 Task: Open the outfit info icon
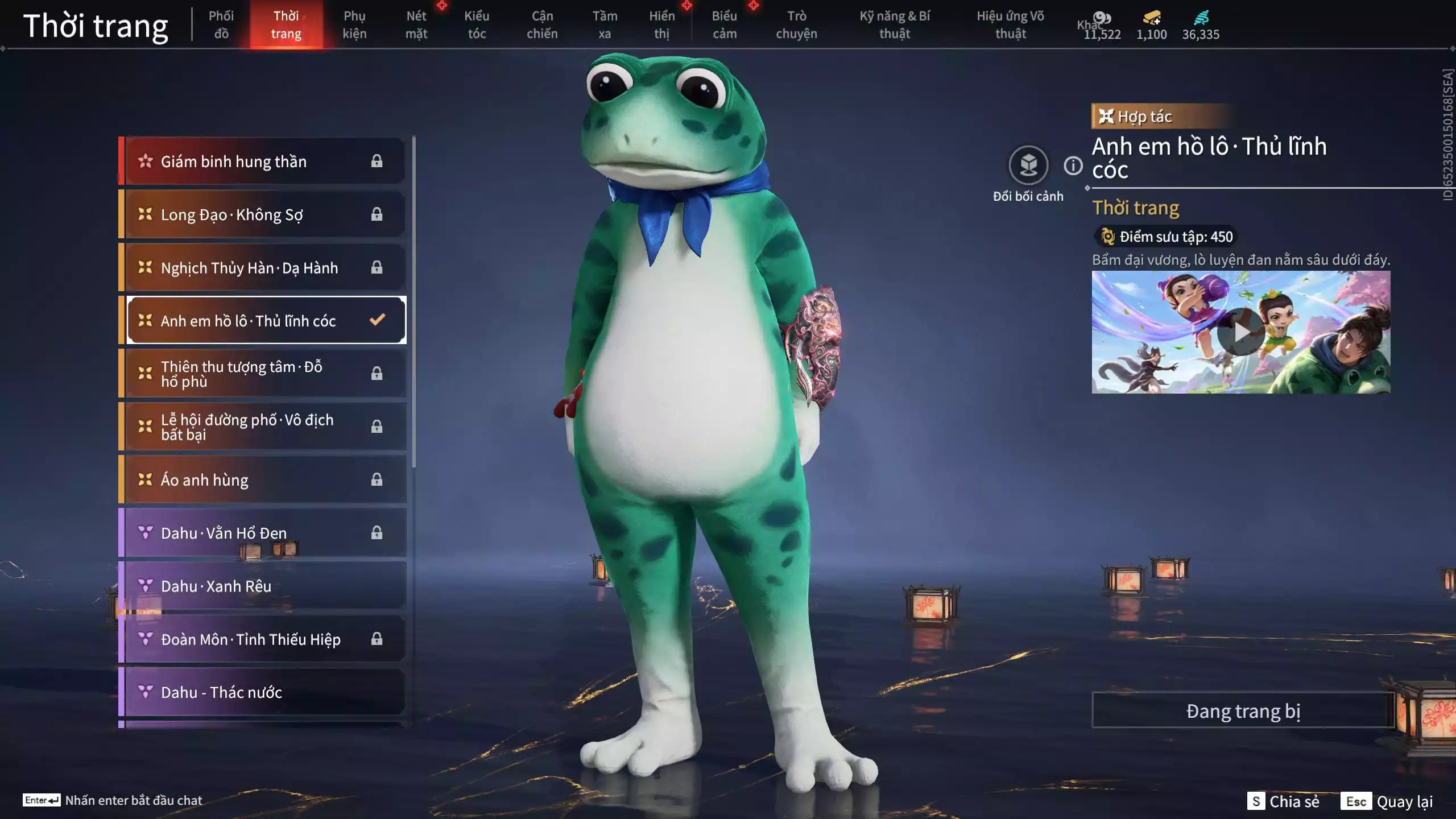point(1073,166)
